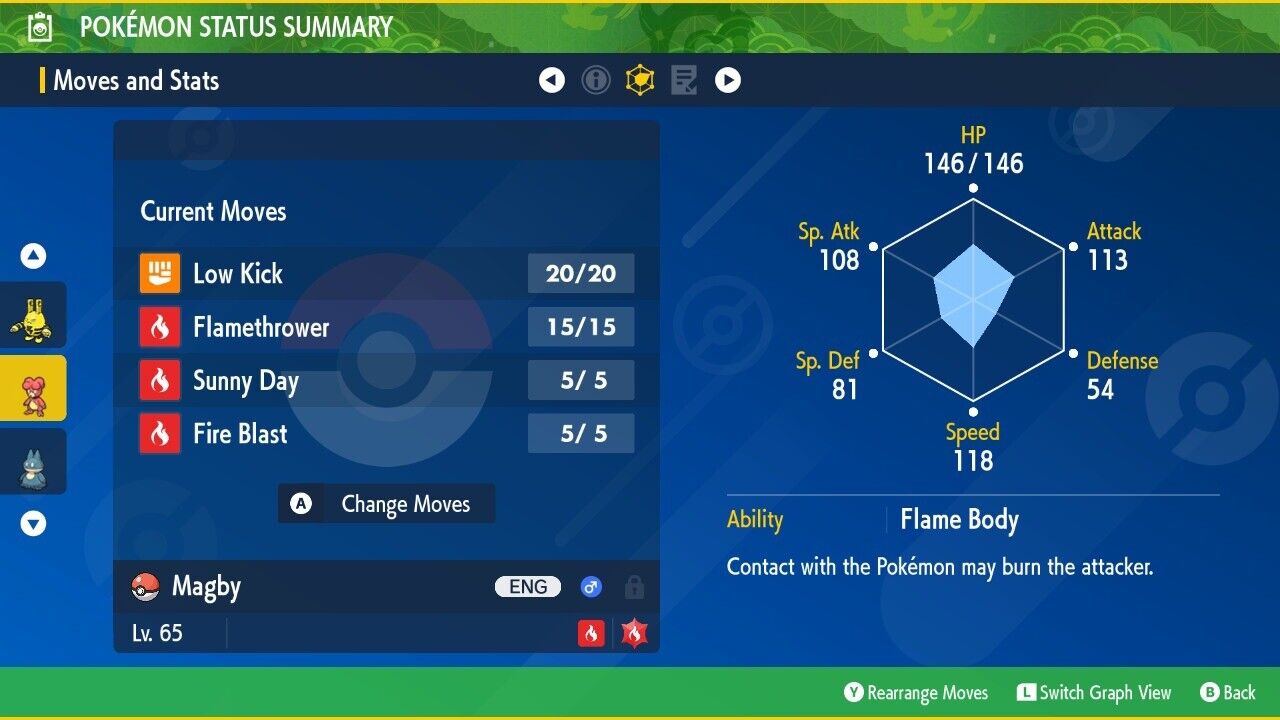Go to previous summary page arrow
1280x720 pixels.
[552, 80]
